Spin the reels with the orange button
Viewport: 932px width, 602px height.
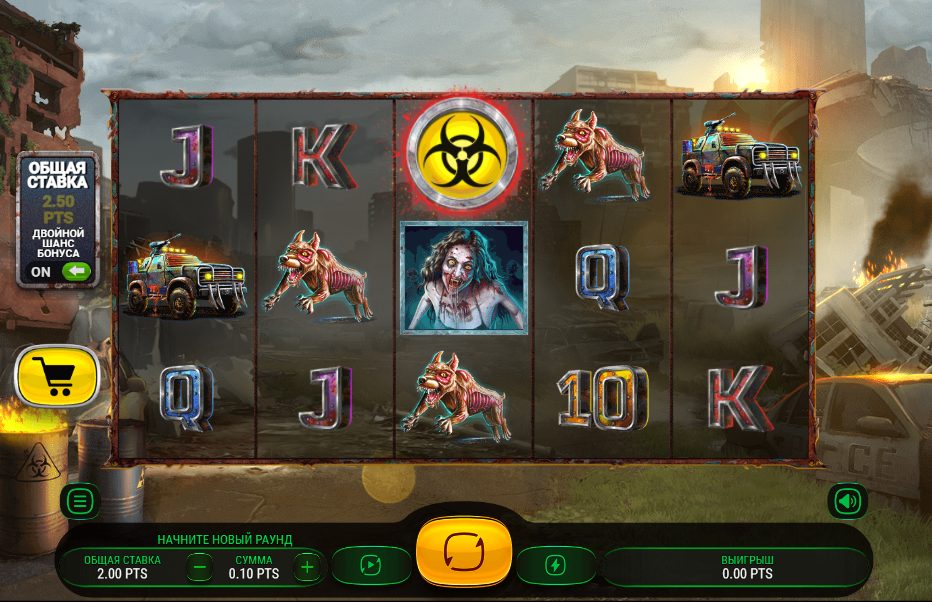(464, 553)
